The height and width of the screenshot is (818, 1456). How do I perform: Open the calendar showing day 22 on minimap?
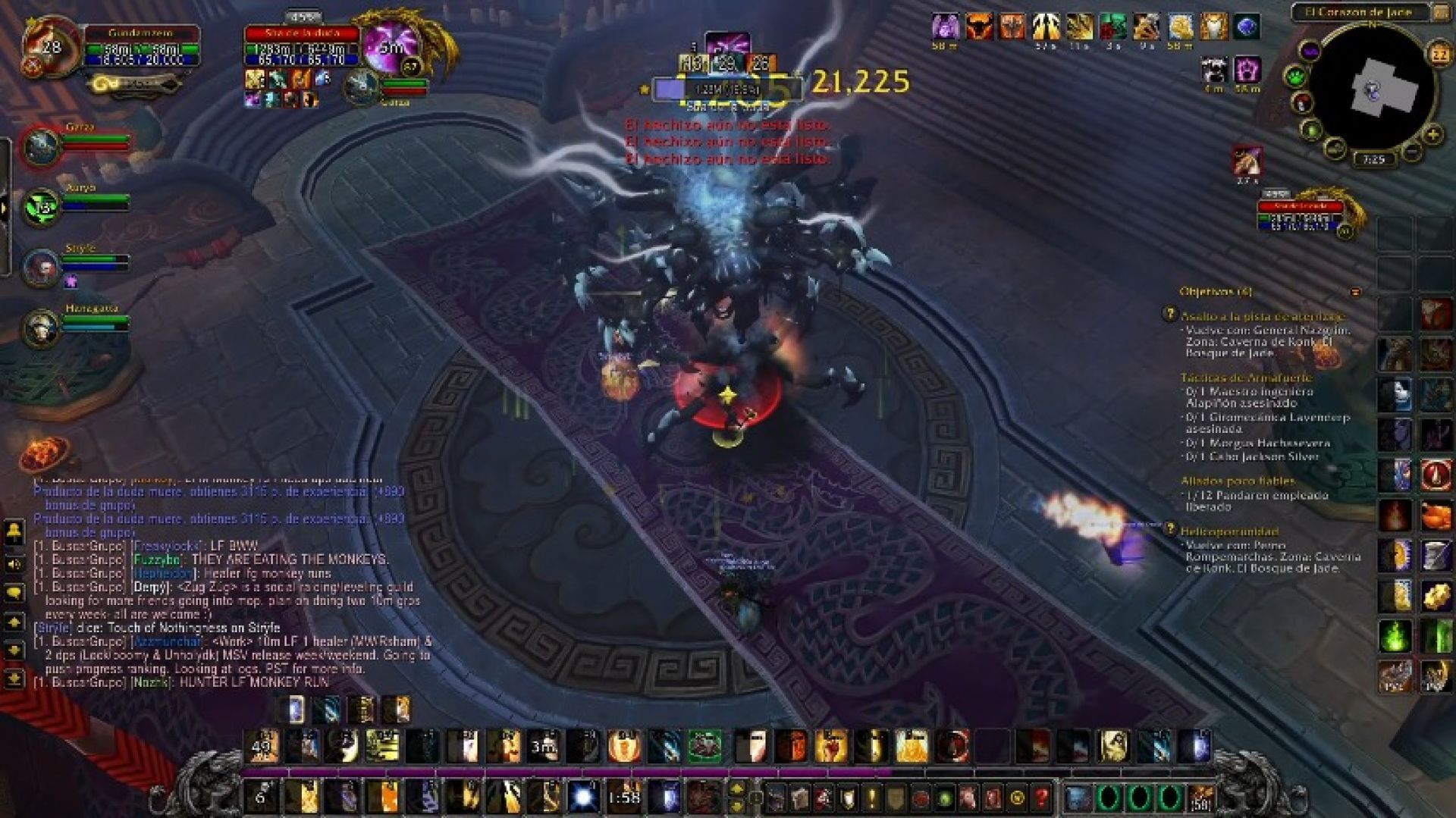click(x=1439, y=53)
